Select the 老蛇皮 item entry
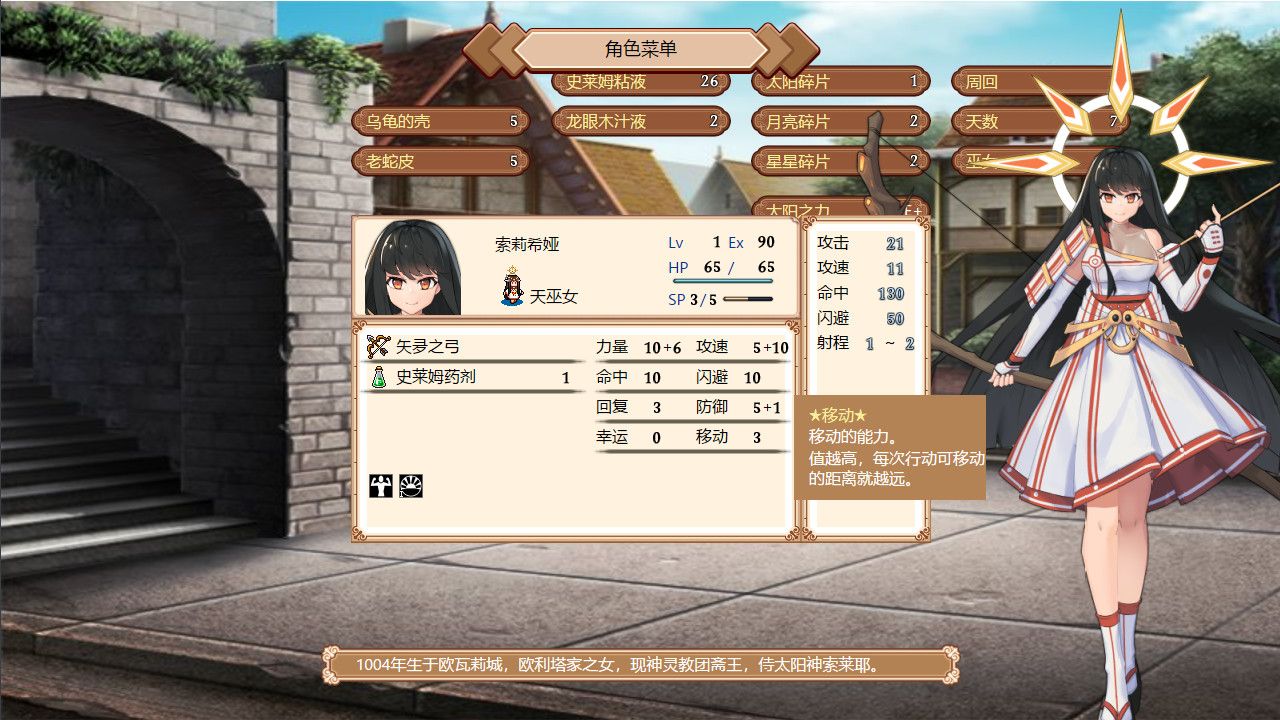This screenshot has width=1280, height=720. coord(440,161)
